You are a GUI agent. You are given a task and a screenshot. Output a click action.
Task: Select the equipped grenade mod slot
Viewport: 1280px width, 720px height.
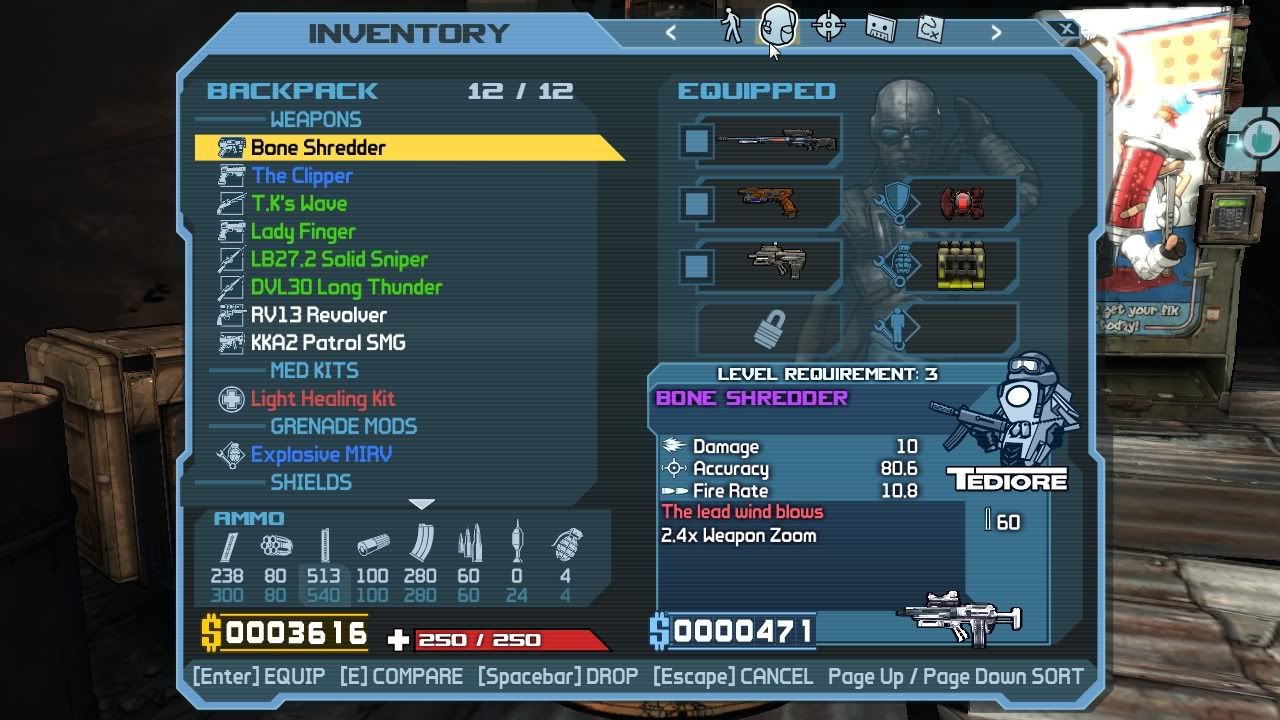click(x=961, y=266)
